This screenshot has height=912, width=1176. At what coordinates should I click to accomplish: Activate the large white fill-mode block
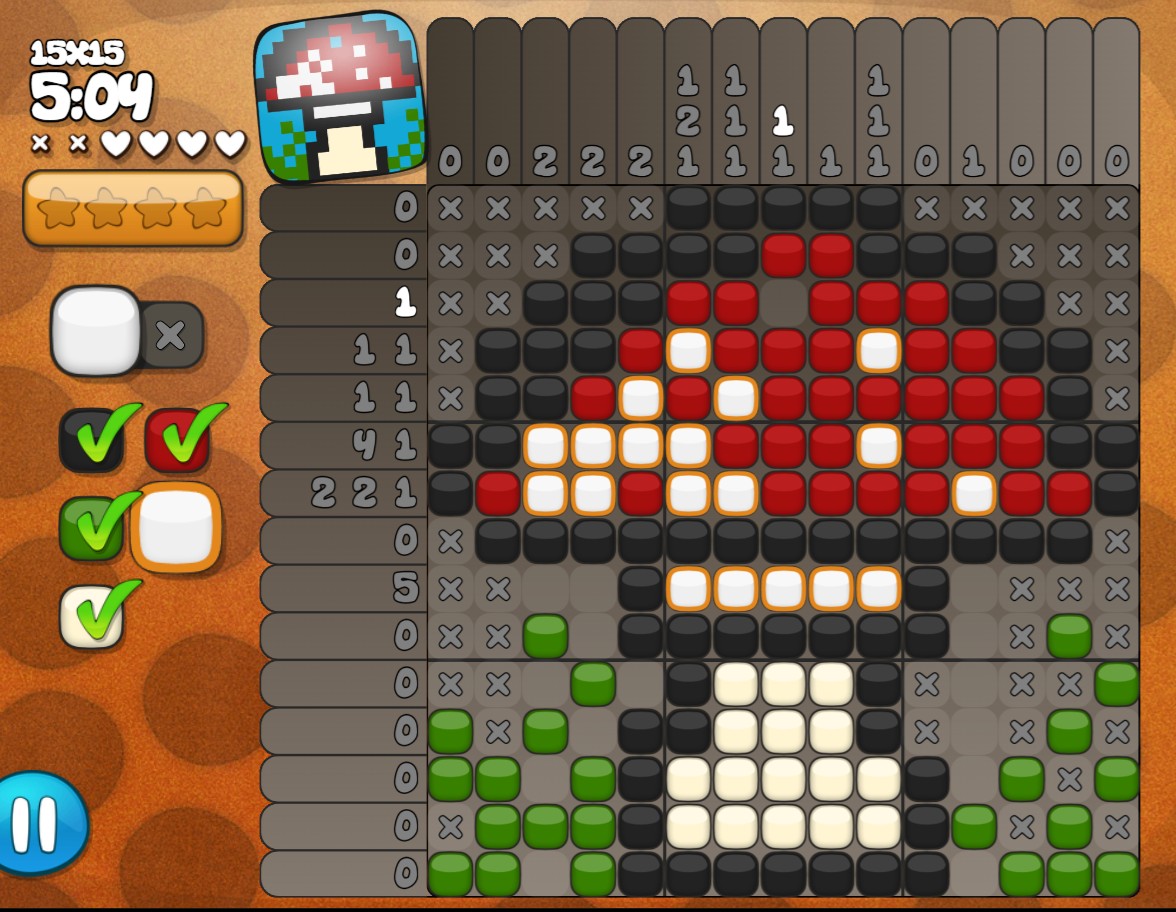pyautogui.click(x=96, y=331)
